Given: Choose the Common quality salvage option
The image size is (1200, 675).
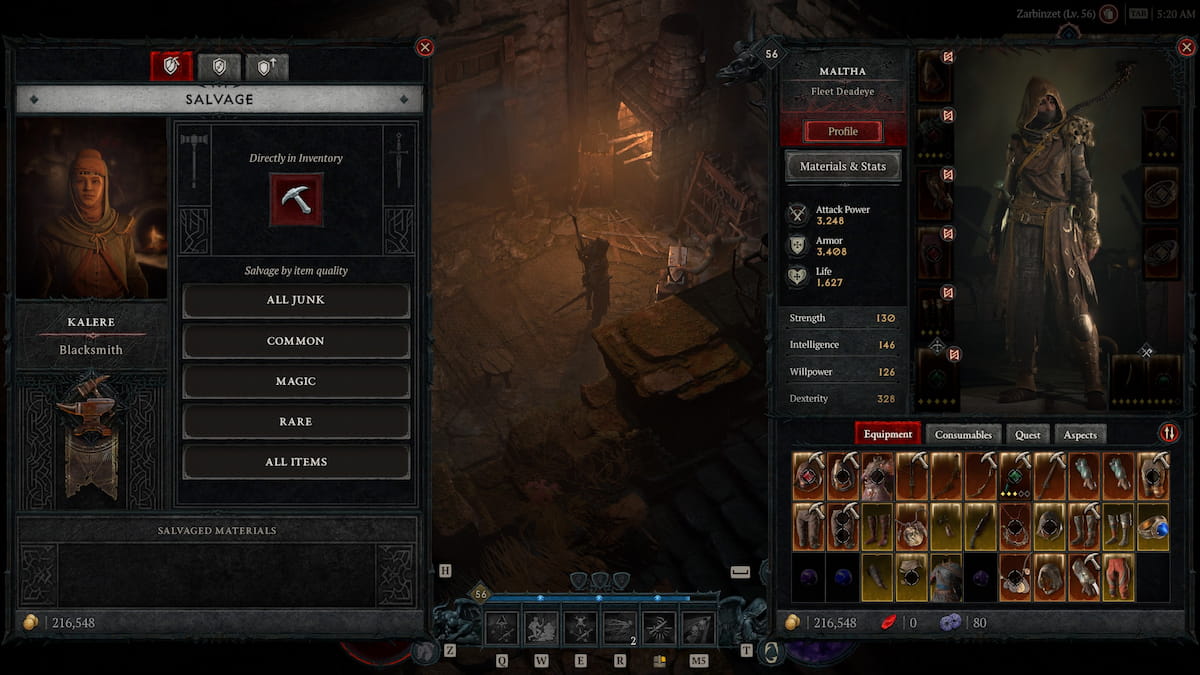Looking at the screenshot, I should coord(296,341).
